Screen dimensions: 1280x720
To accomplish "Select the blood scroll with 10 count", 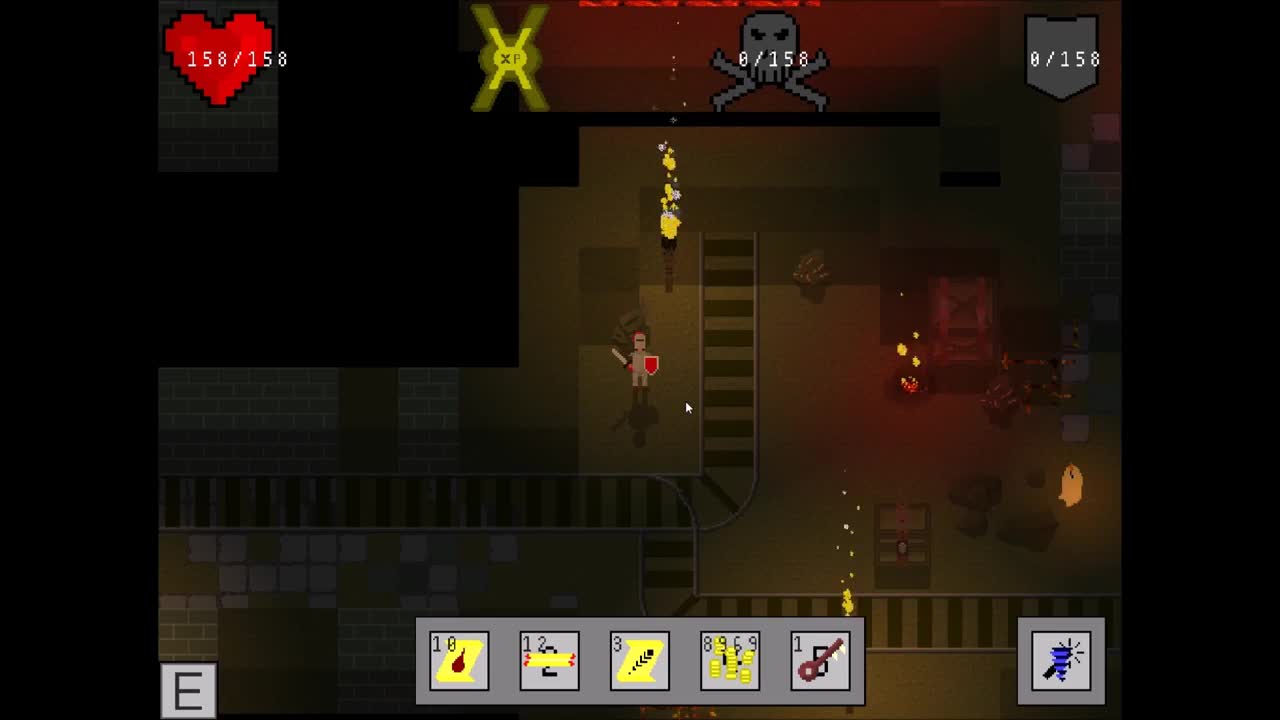I will [x=458, y=660].
